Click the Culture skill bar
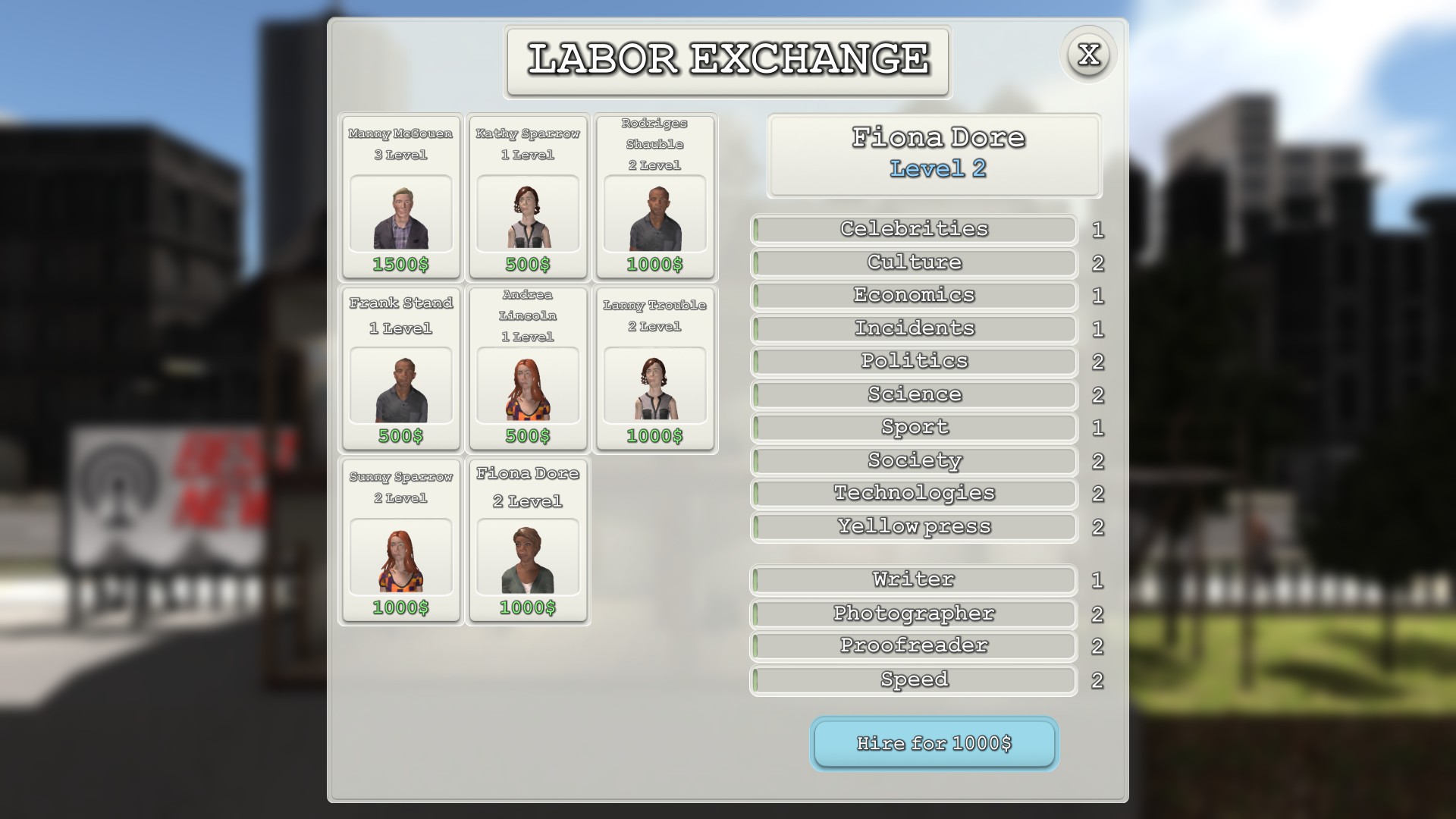1456x819 pixels. point(913,262)
